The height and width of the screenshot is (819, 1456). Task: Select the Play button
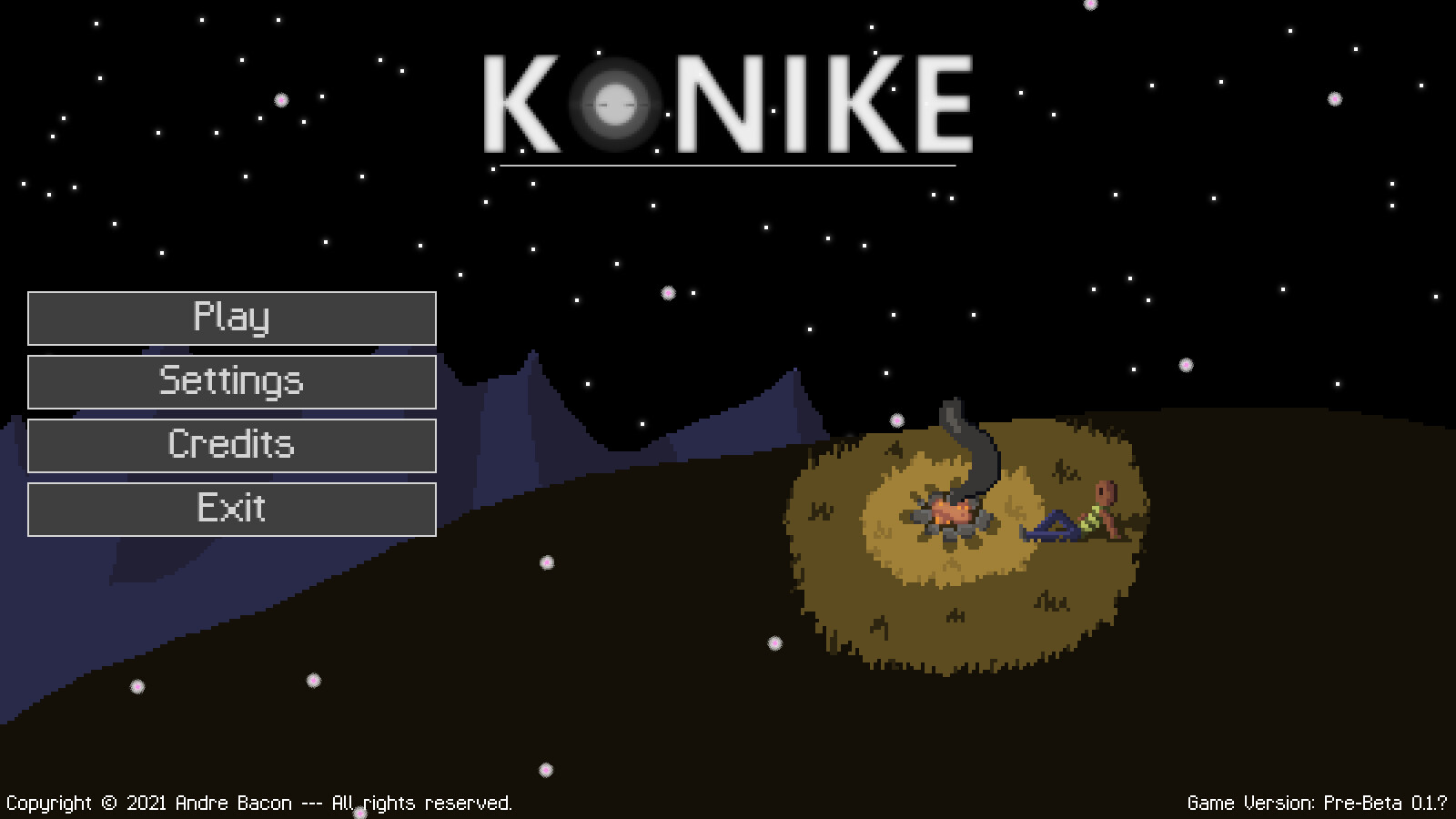[232, 319]
